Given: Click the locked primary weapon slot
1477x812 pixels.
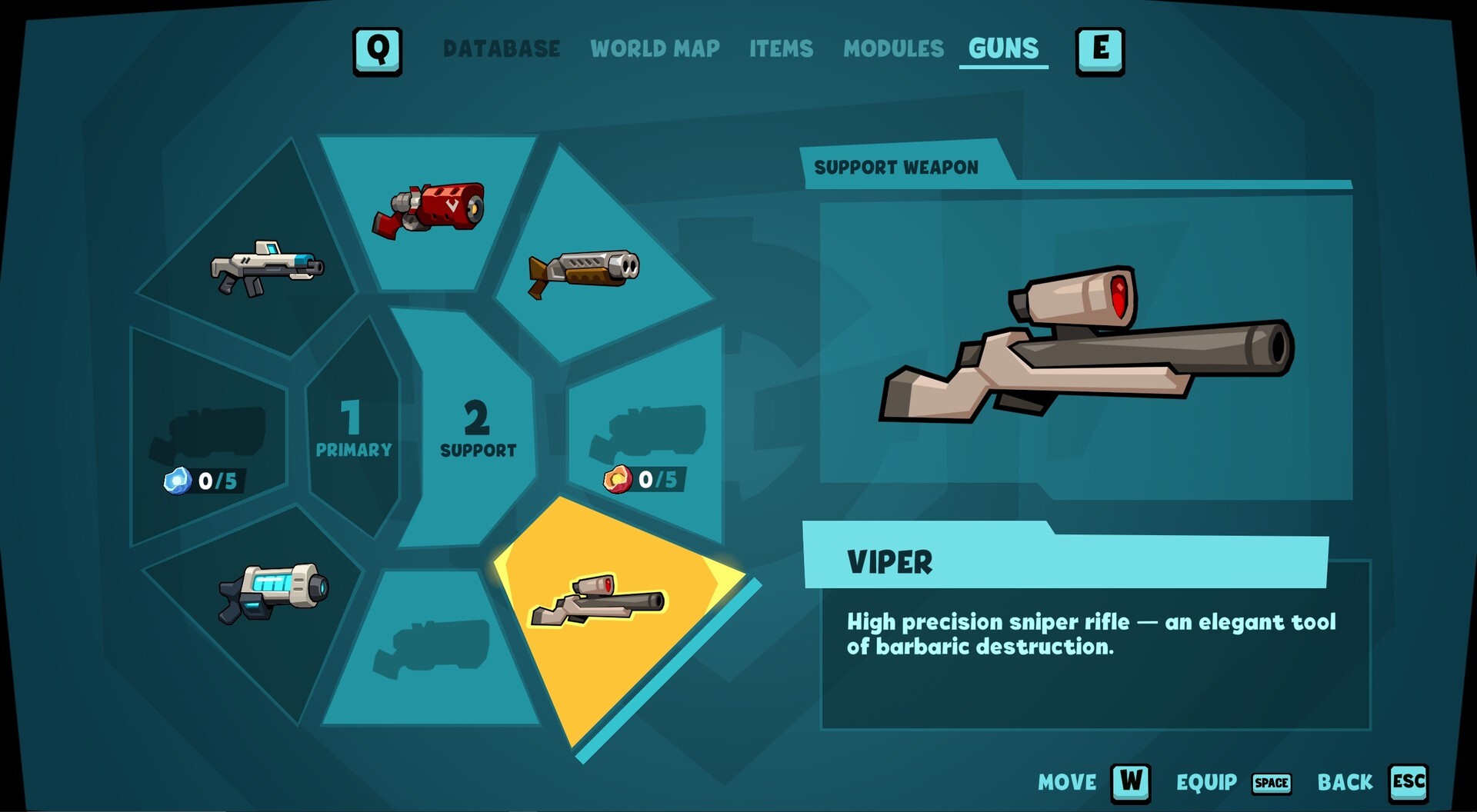Looking at the screenshot, I should coord(208,431).
